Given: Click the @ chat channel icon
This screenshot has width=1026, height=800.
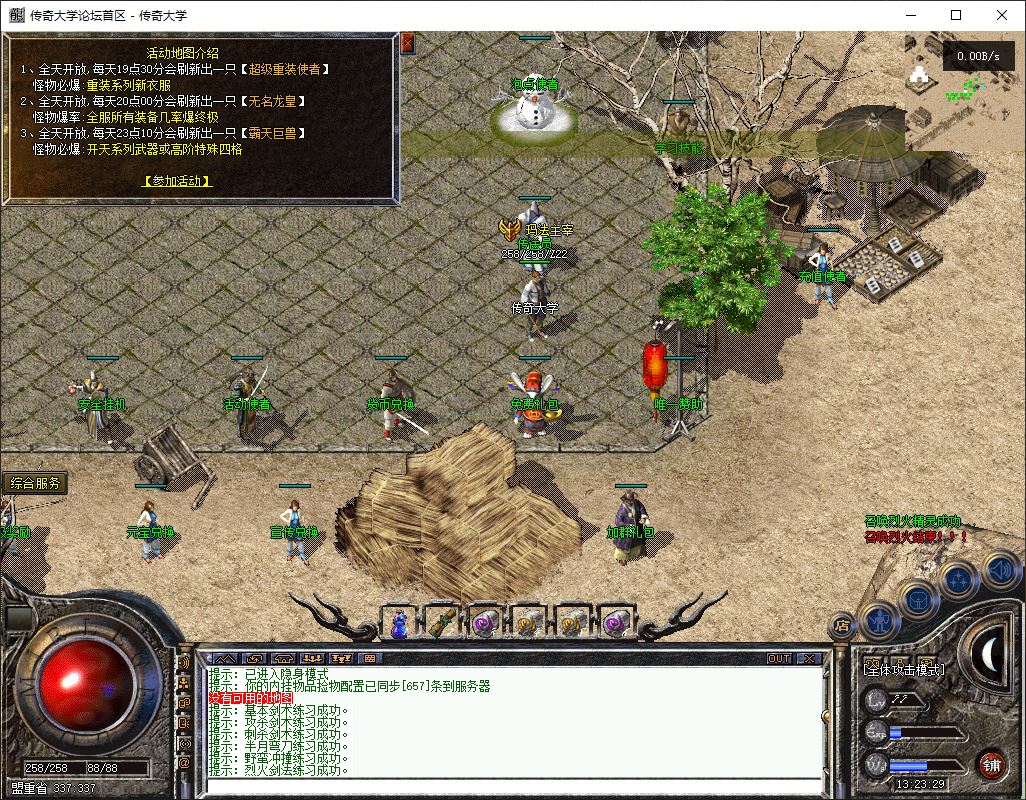Looking at the screenshot, I should tap(184, 763).
